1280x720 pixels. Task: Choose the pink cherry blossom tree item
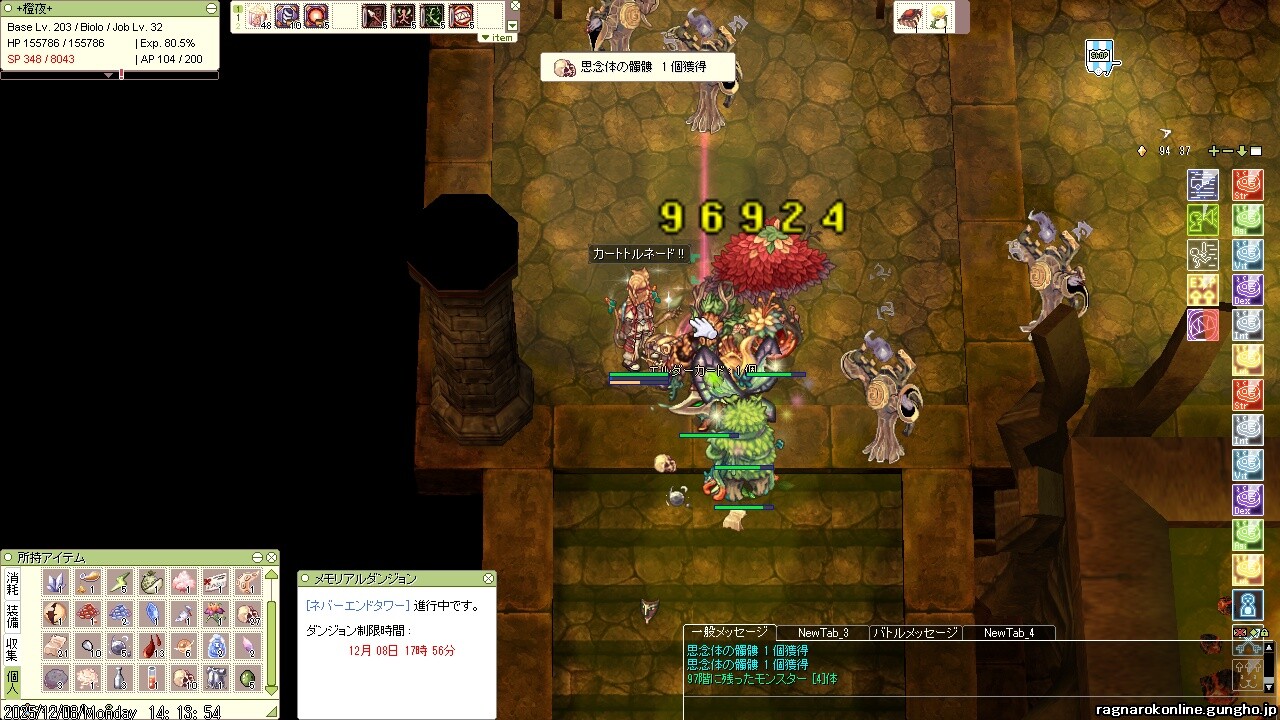[x=183, y=582]
